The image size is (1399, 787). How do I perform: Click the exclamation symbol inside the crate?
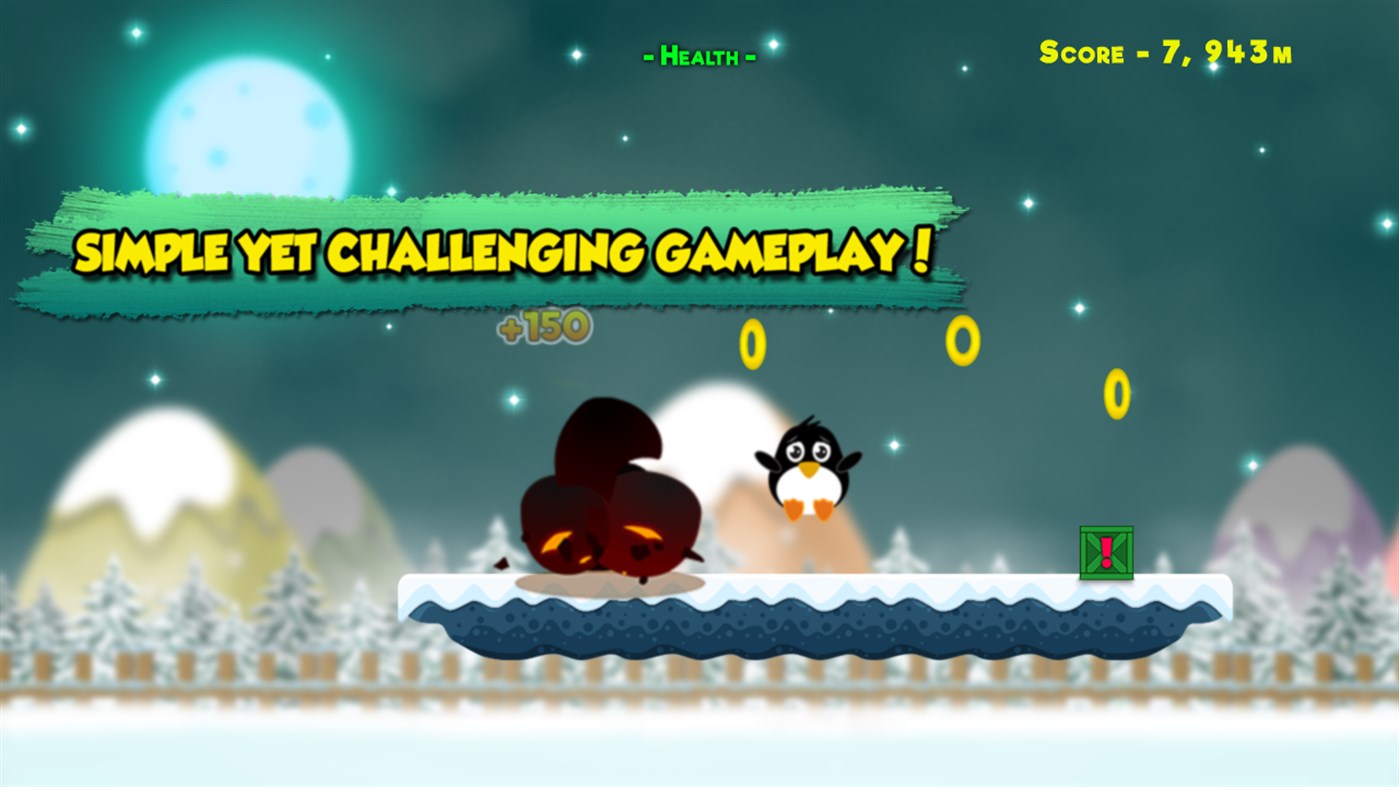pyautogui.click(x=1105, y=551)
